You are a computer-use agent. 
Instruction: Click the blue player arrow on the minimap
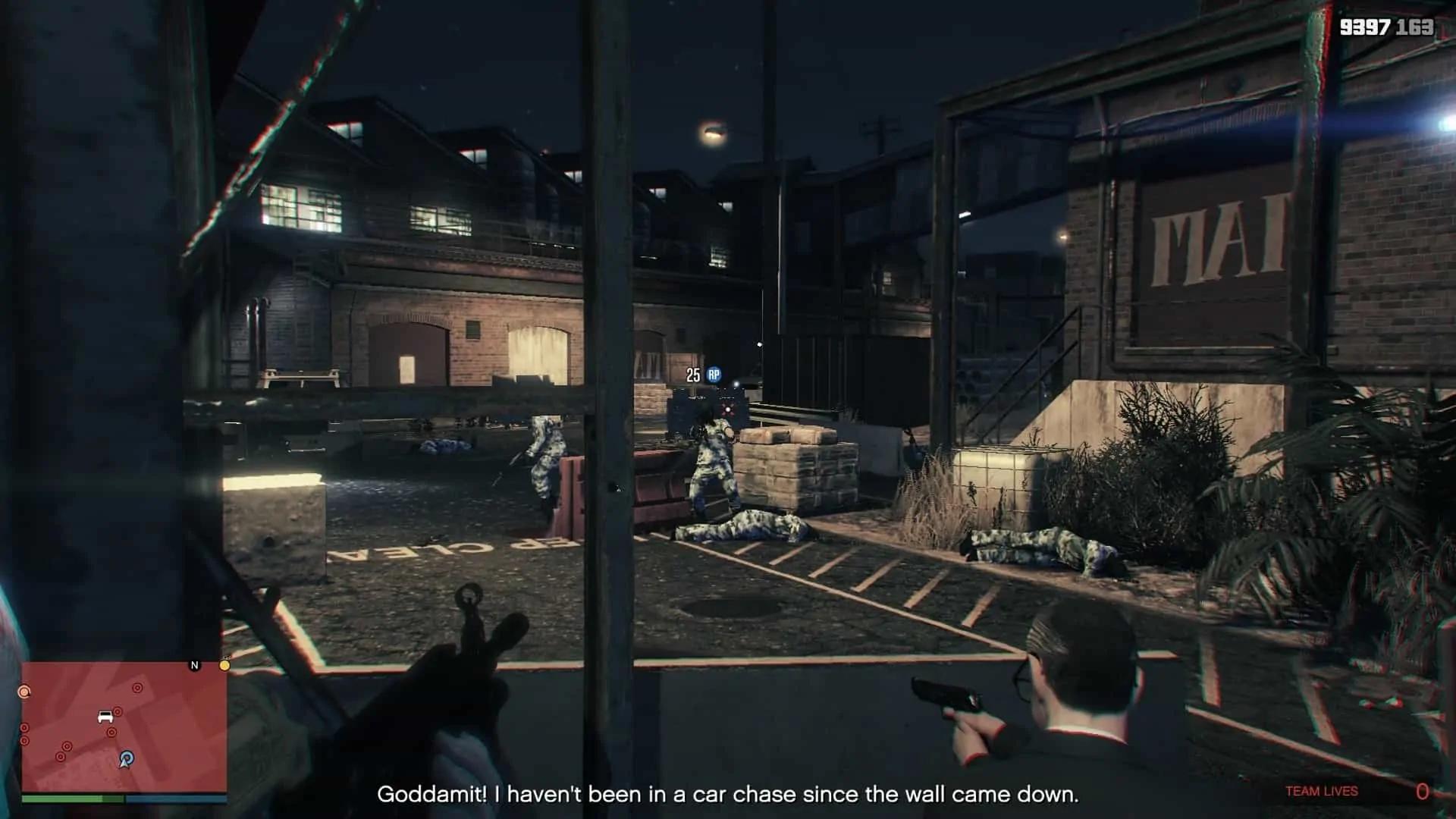127,759
